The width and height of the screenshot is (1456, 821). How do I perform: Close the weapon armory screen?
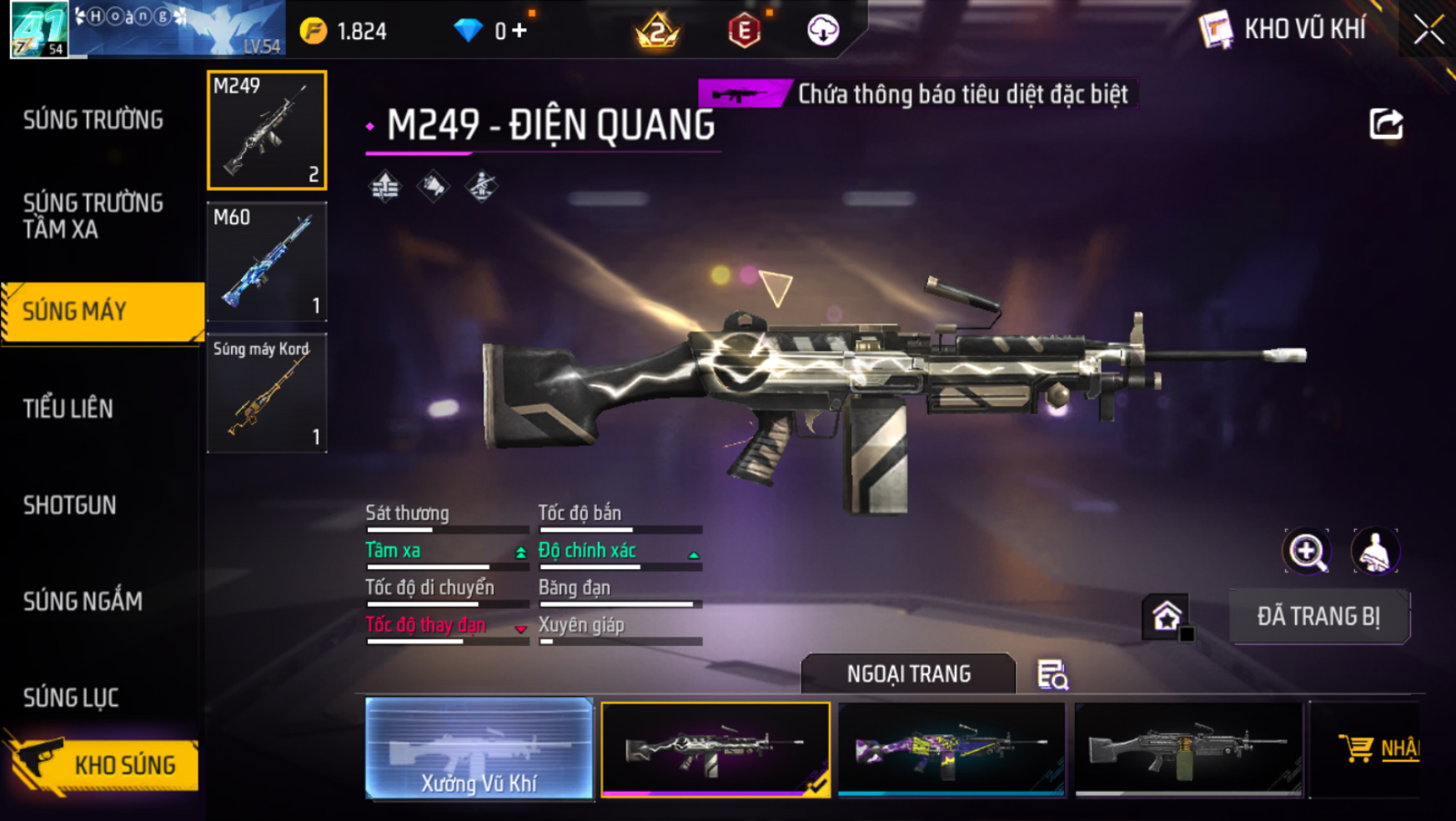(x=1428, y=30)
